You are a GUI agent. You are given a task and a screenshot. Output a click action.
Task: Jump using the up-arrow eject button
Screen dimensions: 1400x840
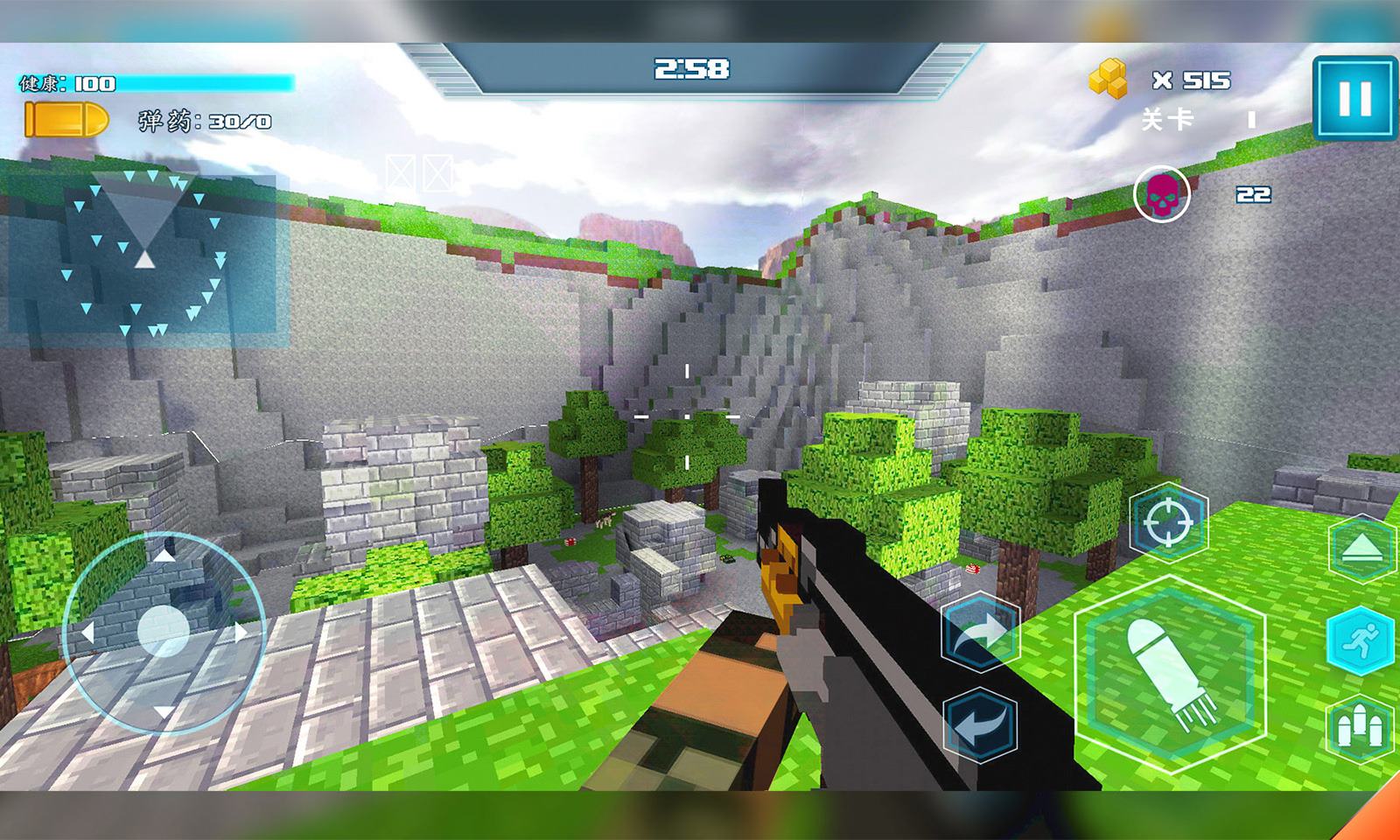(1363, 549)
